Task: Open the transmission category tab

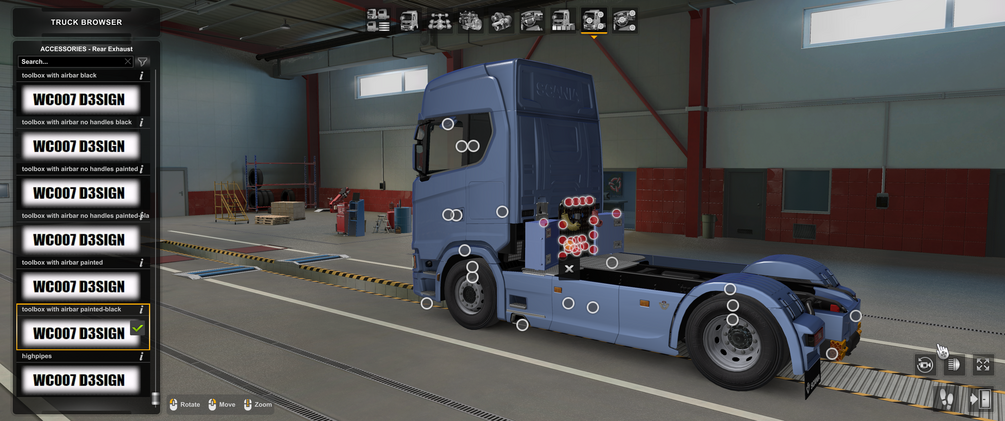Action: [501, 20]
